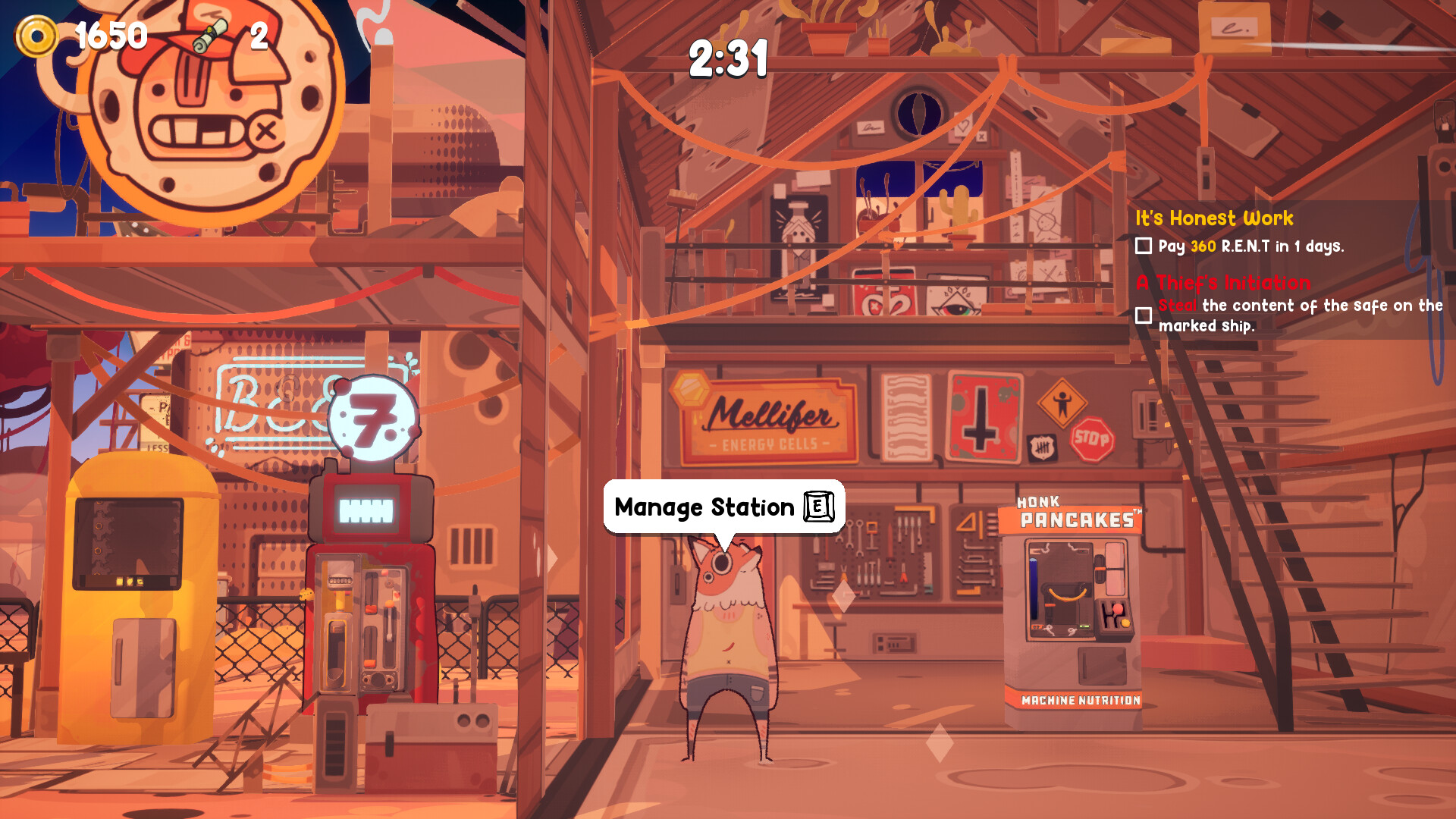Check the Steal safe content quest checkbox
The image size is (1456, 819).
(1142, 314)
